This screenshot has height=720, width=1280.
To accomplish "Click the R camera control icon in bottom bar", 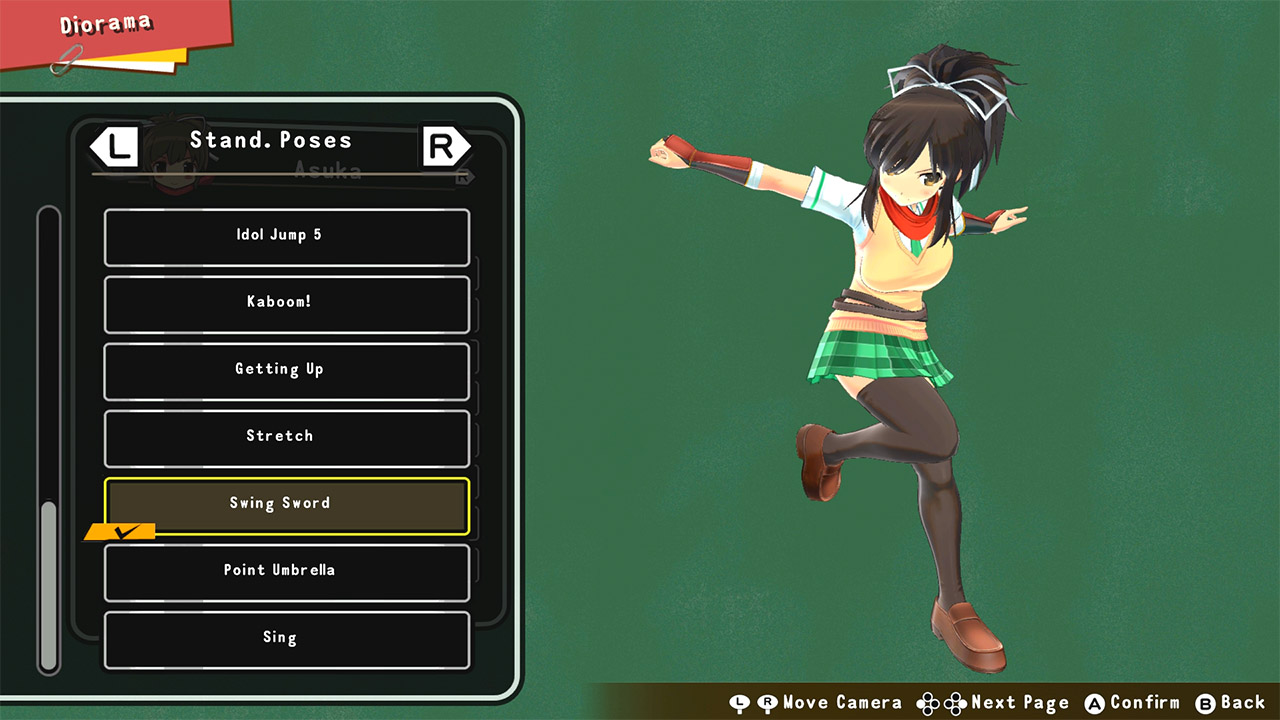I will coord(766,703).
